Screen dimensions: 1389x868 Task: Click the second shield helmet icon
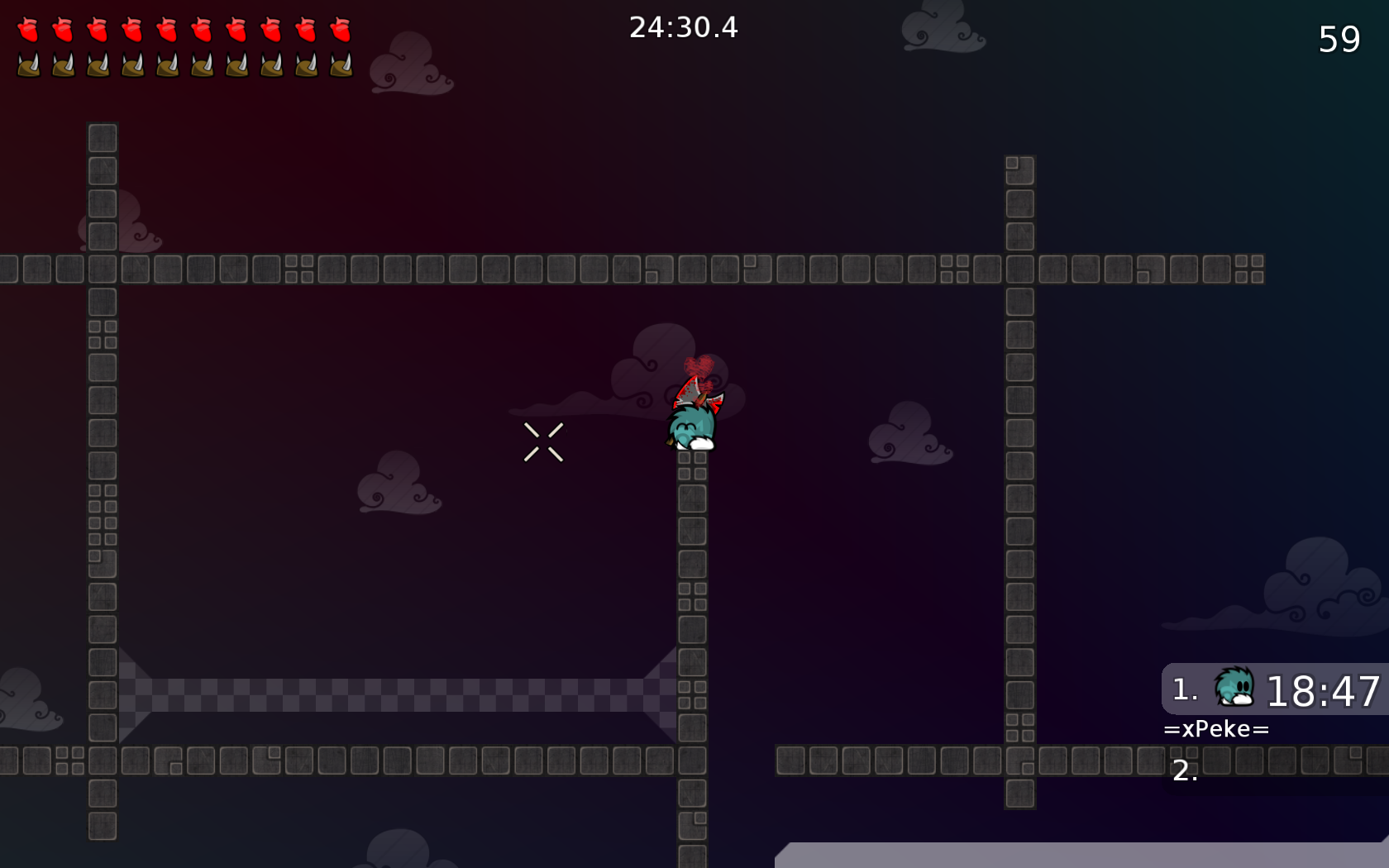(64, 64)
